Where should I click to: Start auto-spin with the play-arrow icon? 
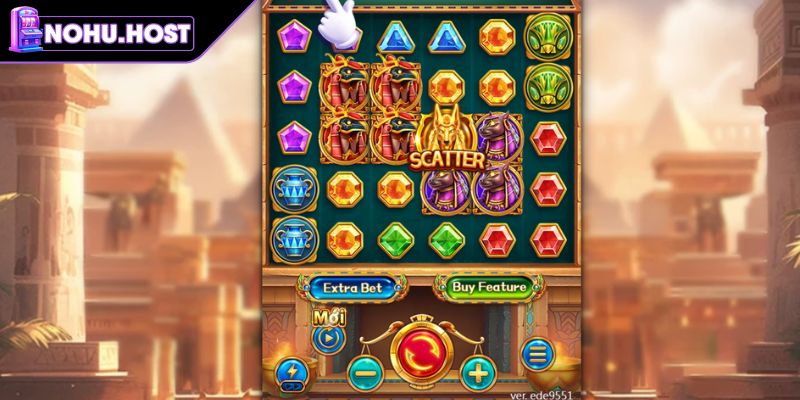pos(328,338)
